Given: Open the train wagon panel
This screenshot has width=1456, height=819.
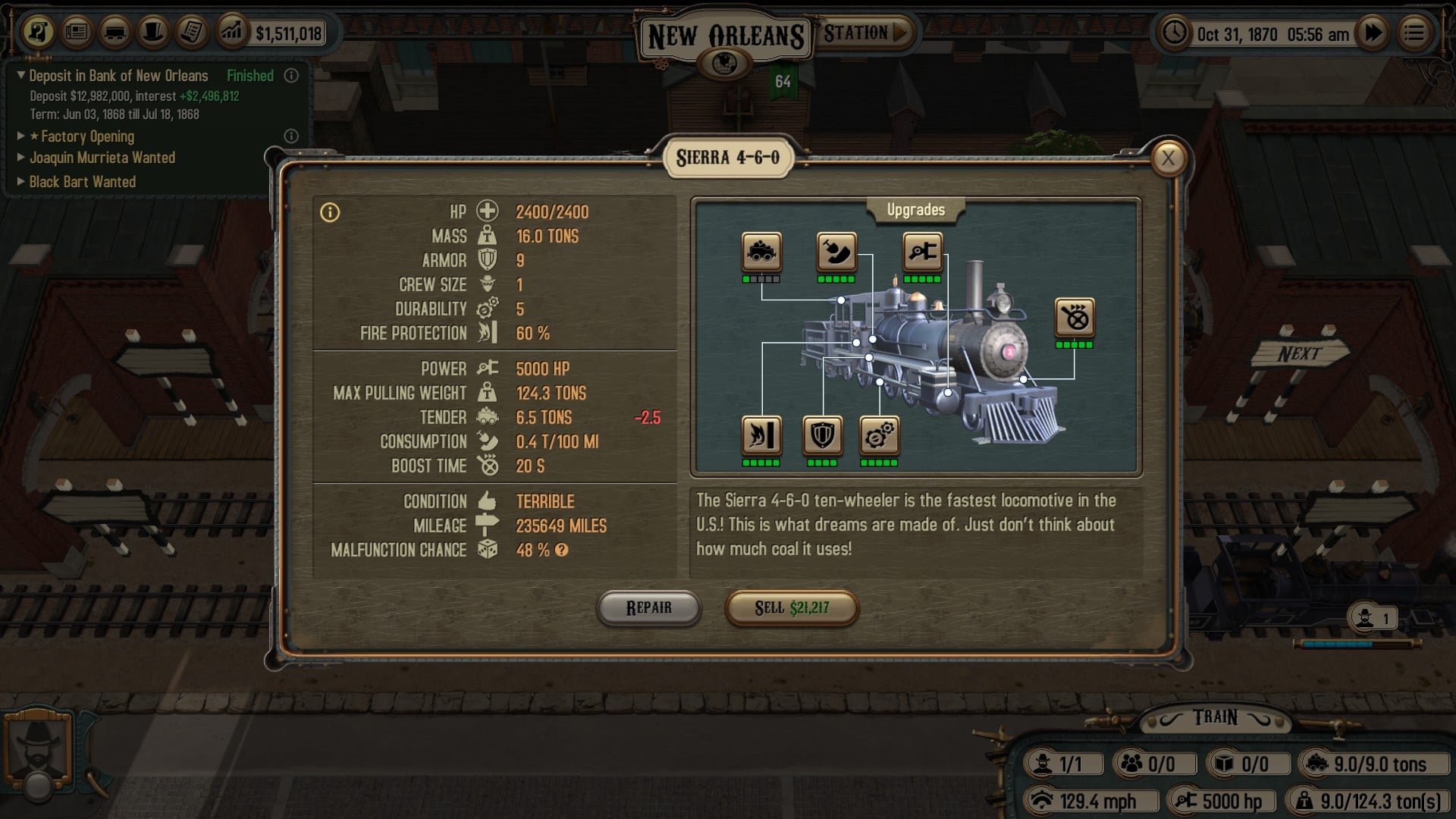Looking at the screenshot, I should [115, 32].
